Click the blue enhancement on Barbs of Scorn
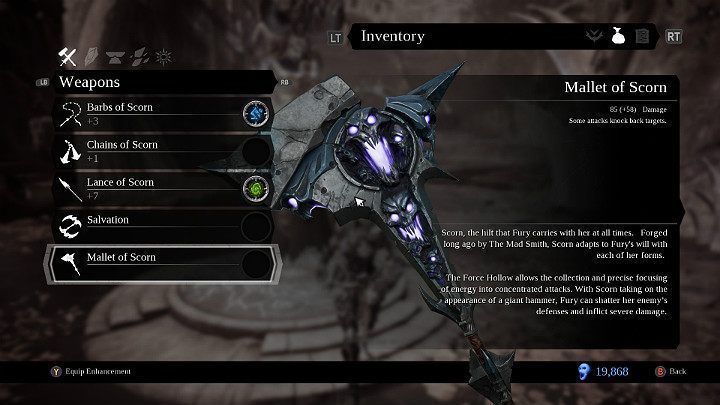The image size is (720, 405). click(x=257, y=113)
